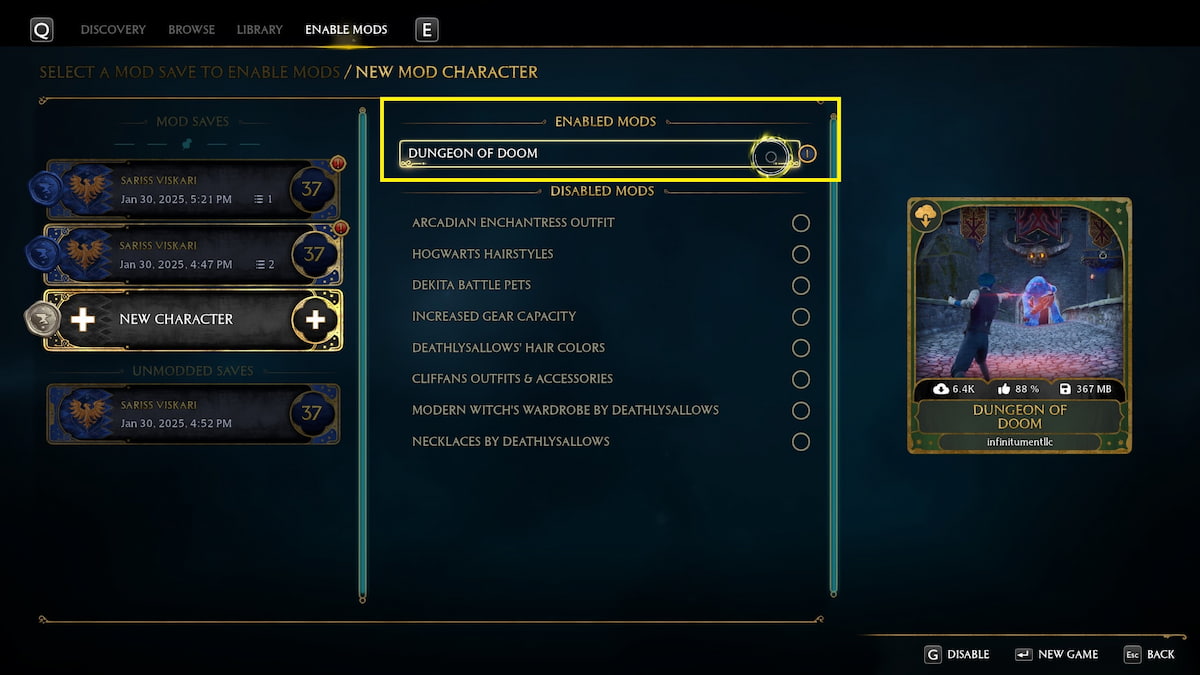The width and height of the screenshot is (1200, 675).
Task: Turn on Modern Witch's Wardrobe mod
Action: click(x=800, y=411)
